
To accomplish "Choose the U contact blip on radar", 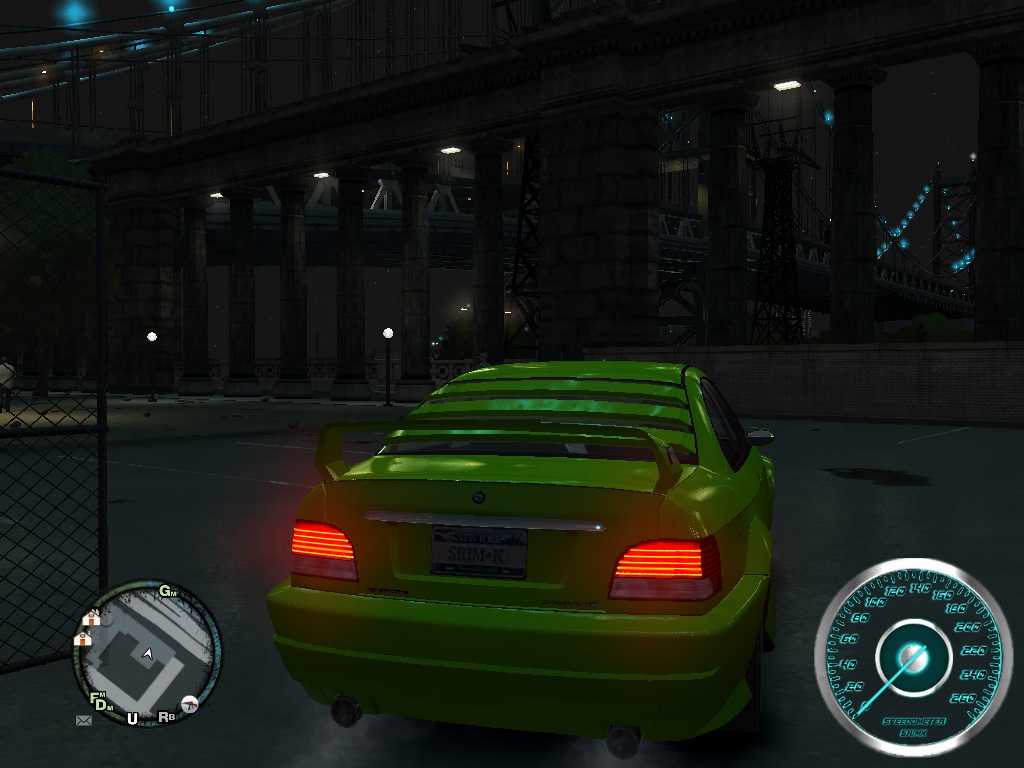I will 132,718.
